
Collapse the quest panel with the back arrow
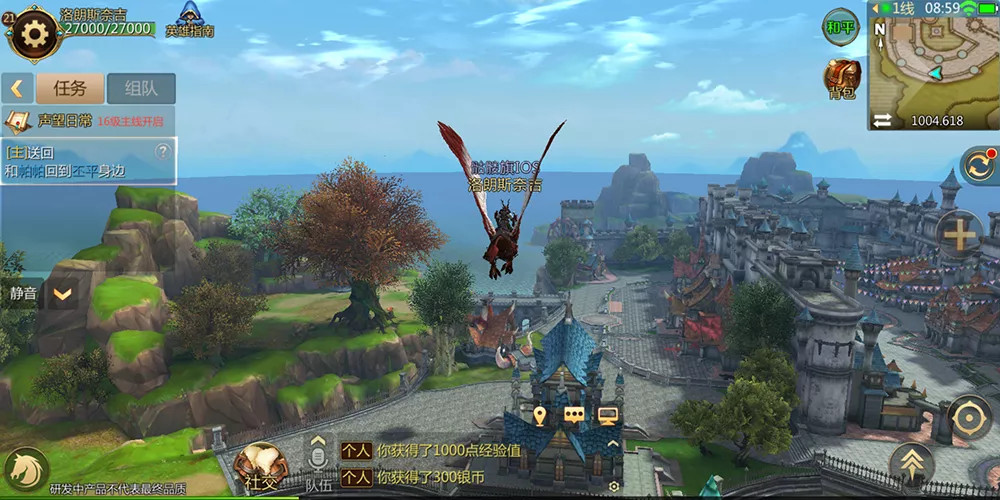17,88
